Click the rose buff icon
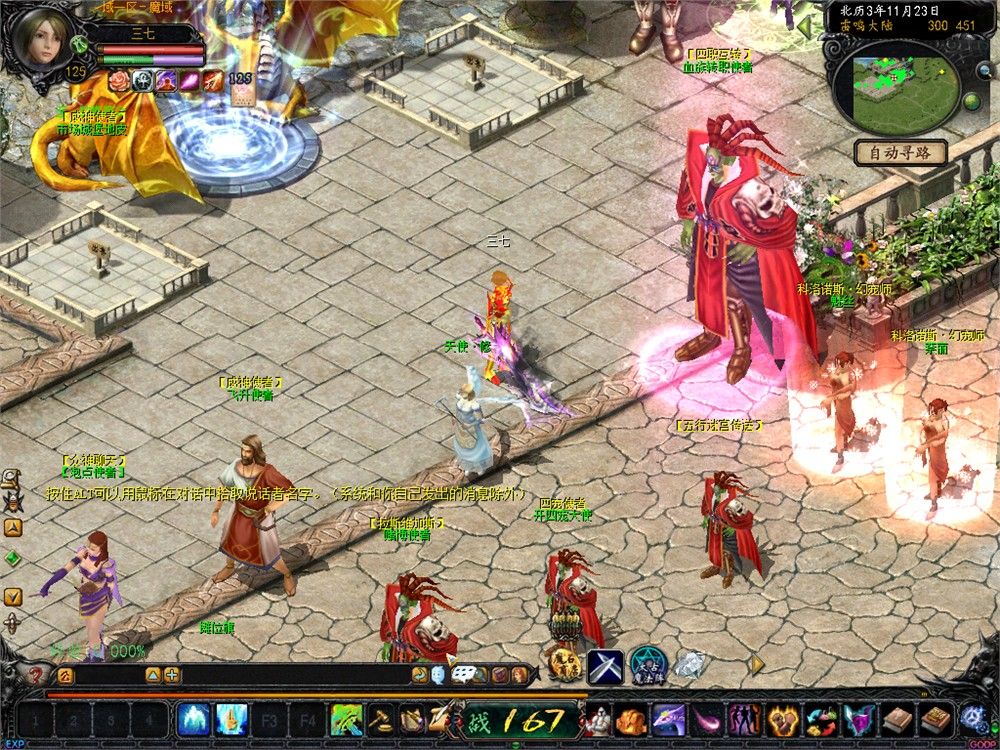This screenshot has width=1000, height=750. [x=119, y=81]
